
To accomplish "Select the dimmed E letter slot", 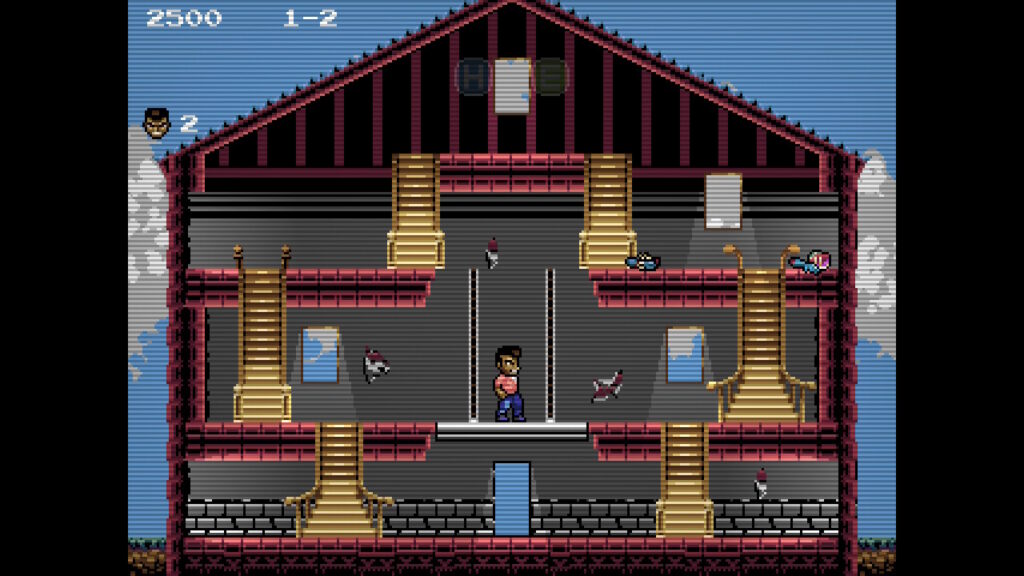I will (x=549, y=76).
